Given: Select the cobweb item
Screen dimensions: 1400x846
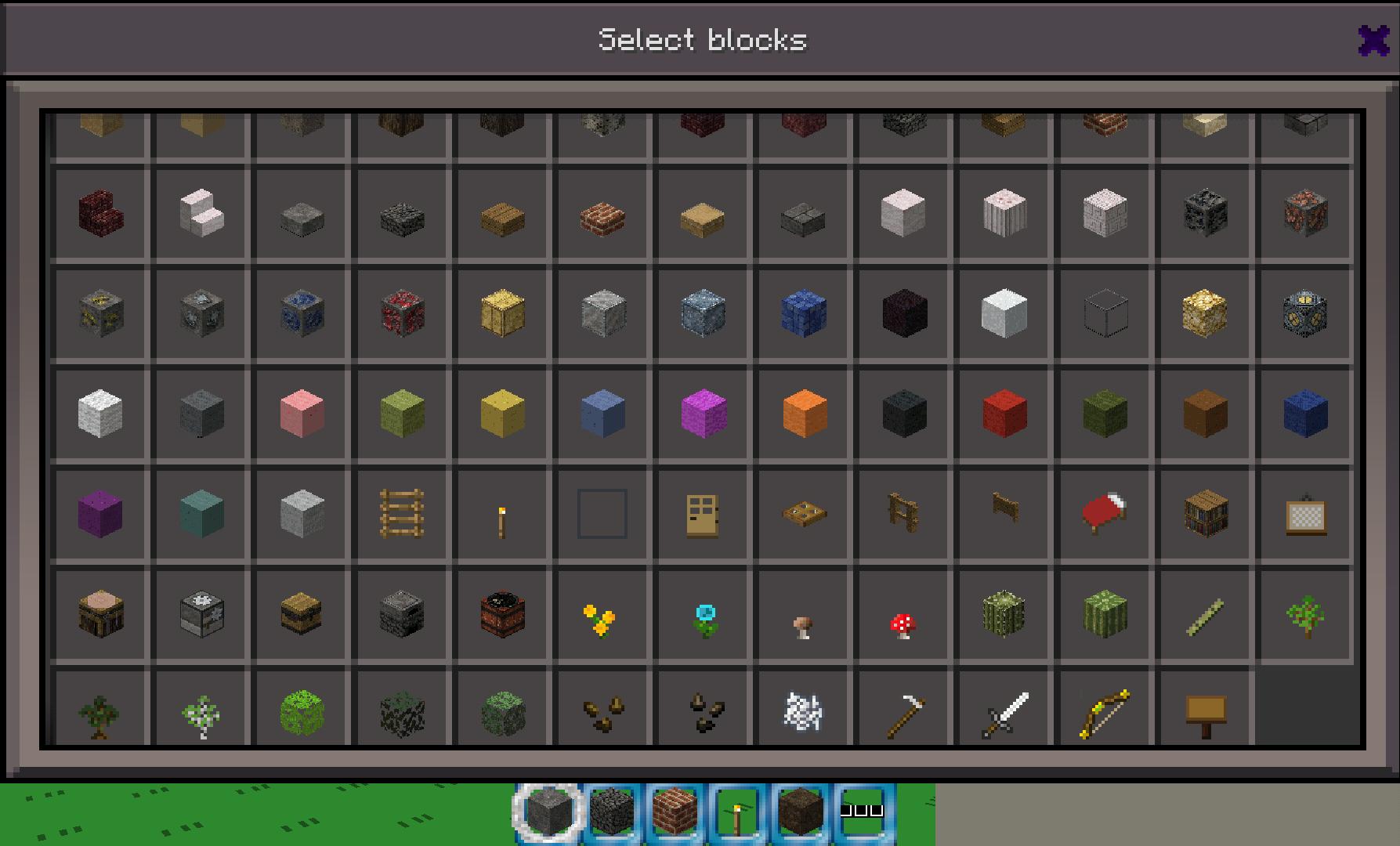Looking at the screenshot, I should [801, 709].
